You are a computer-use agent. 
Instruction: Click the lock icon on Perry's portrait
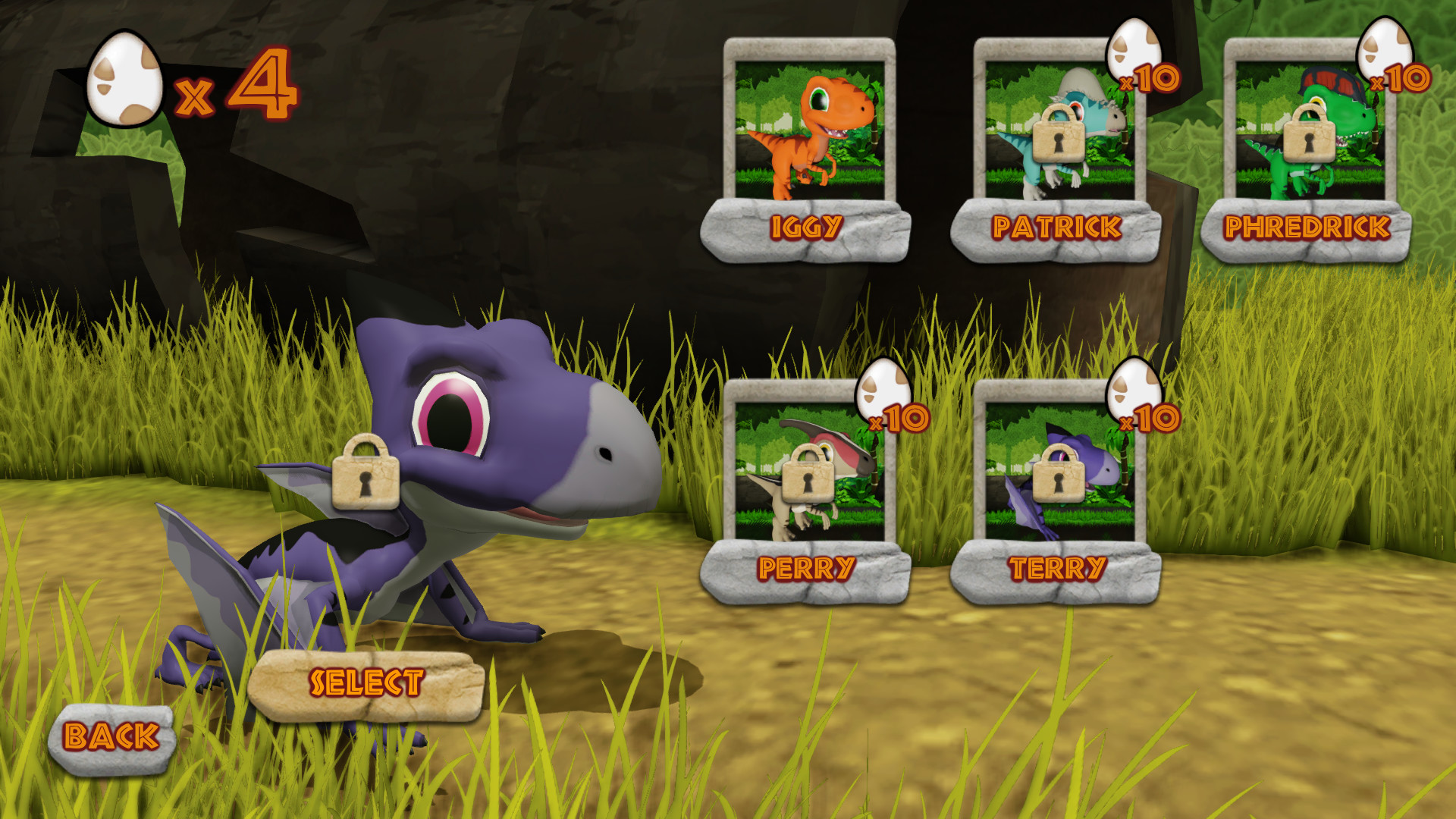click(x=806, y=478)
